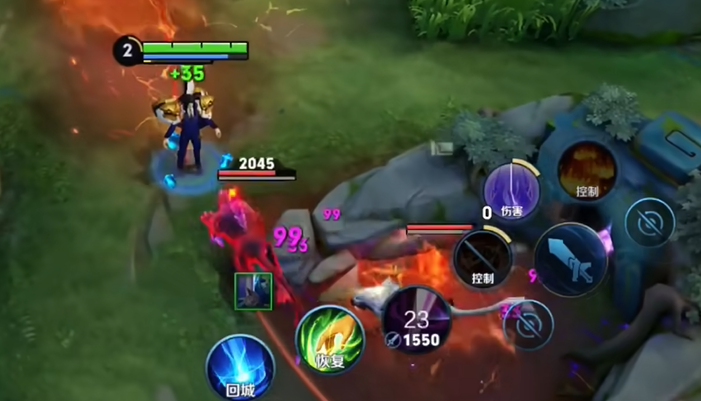Screen dimensions: 701x401
Task: Tap the 回城 recall button
Action: coord(240,368)
